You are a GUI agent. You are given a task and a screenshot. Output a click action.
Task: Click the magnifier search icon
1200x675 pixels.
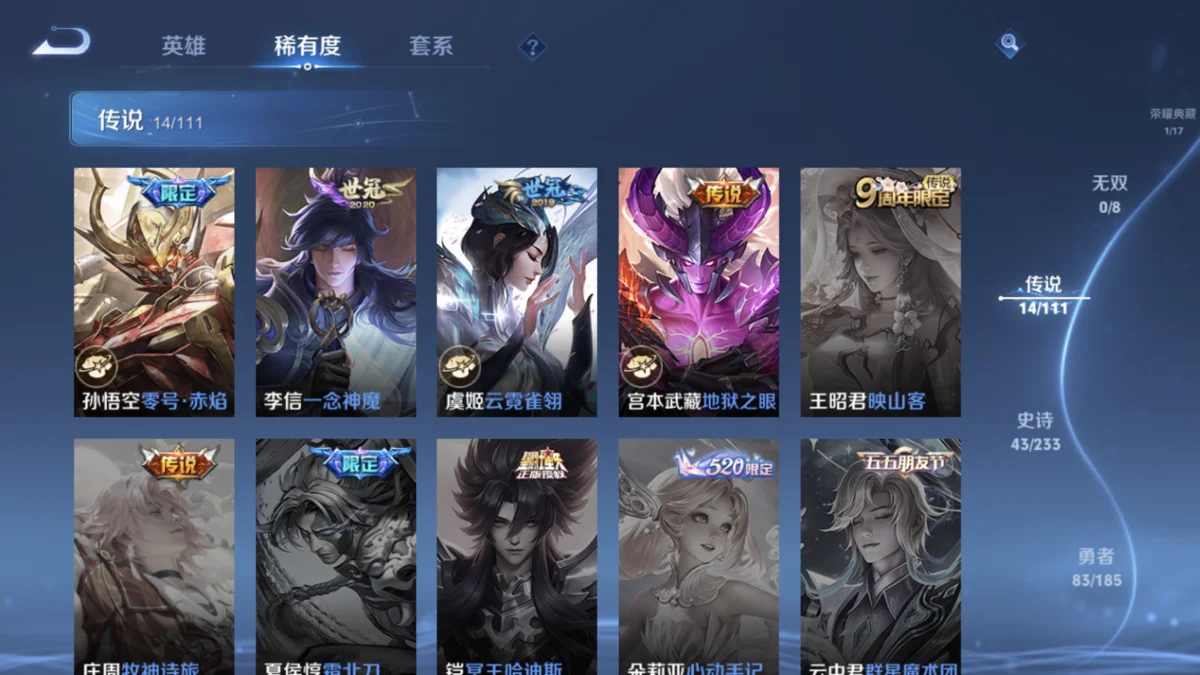coord(1010,43)
